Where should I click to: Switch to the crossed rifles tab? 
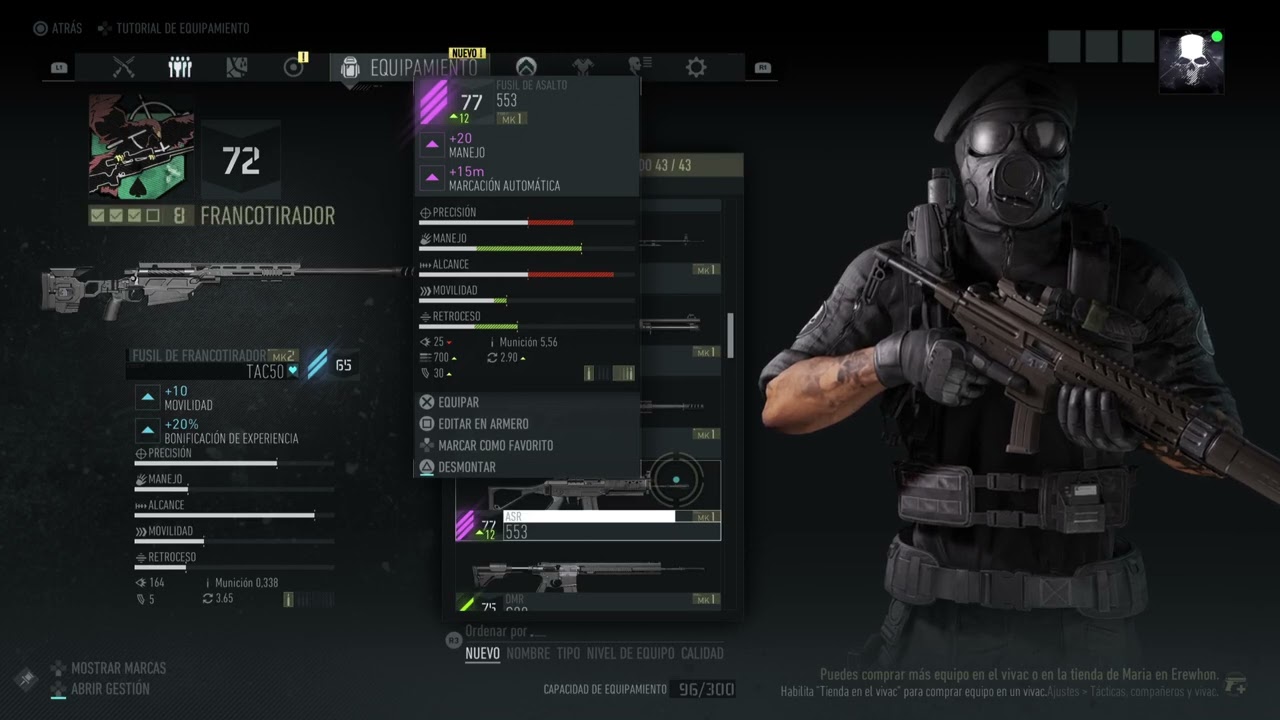tap(124, 67)
